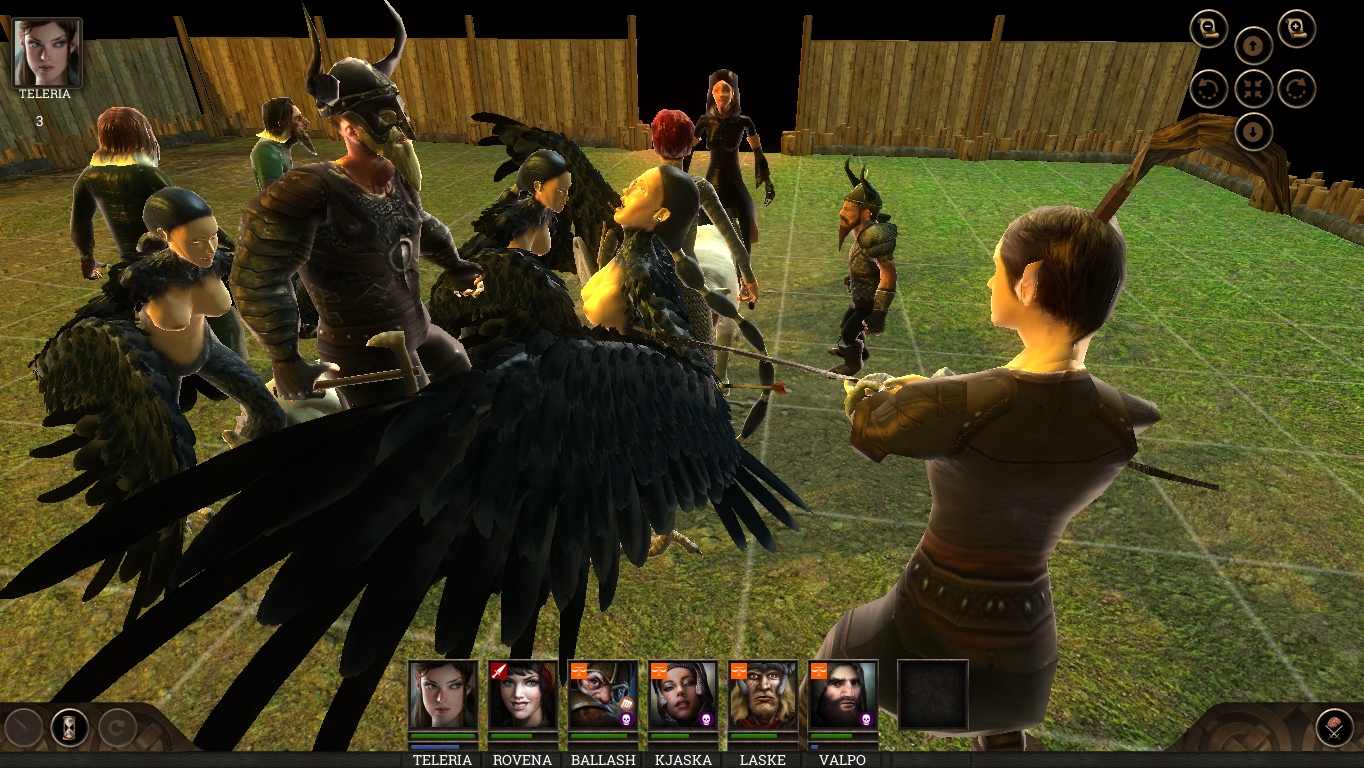Rotate camera clockwise

pos(1297,88)
